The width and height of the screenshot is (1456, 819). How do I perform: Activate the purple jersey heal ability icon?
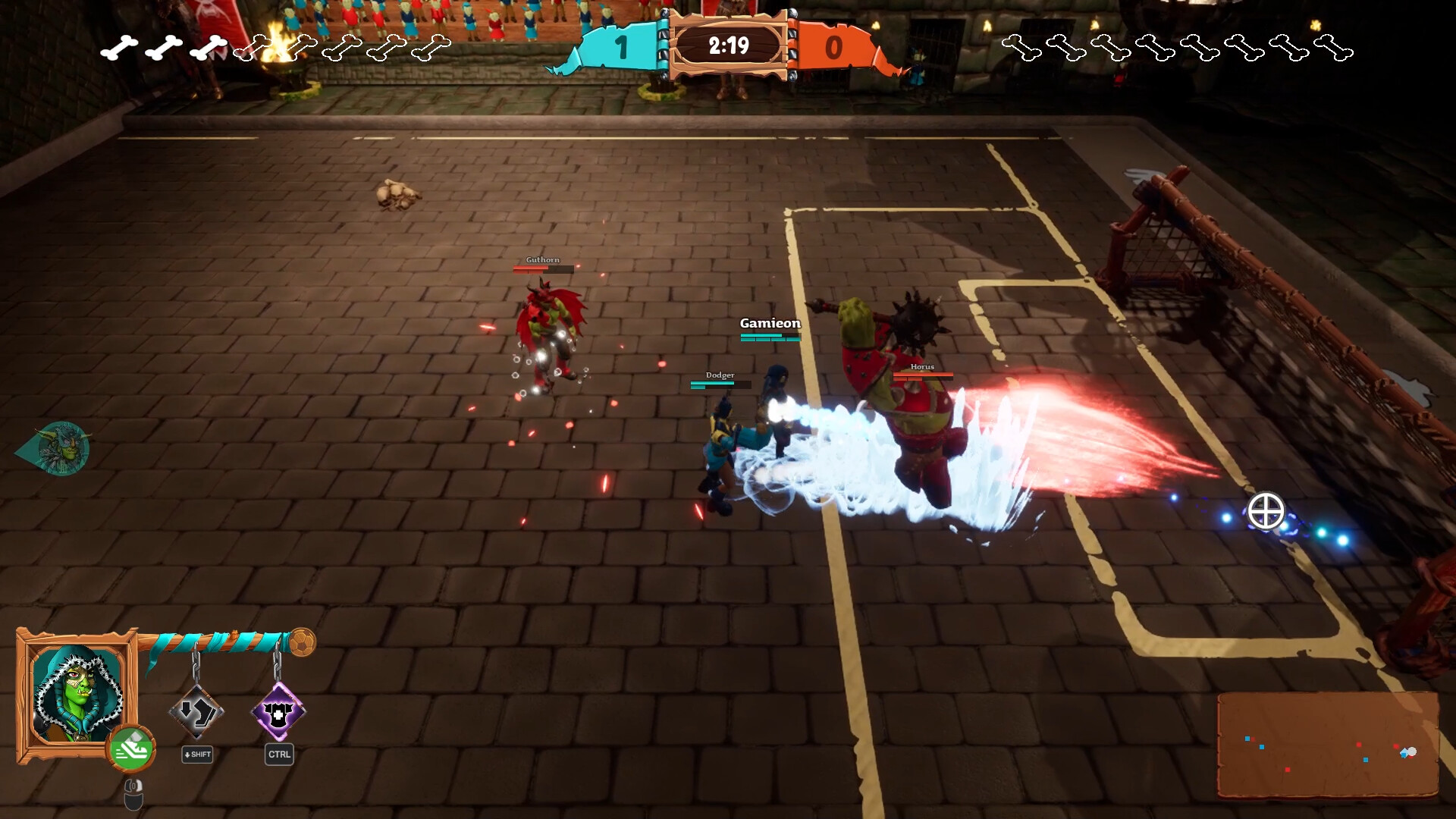pyautogui.click(x=278, y=711)
